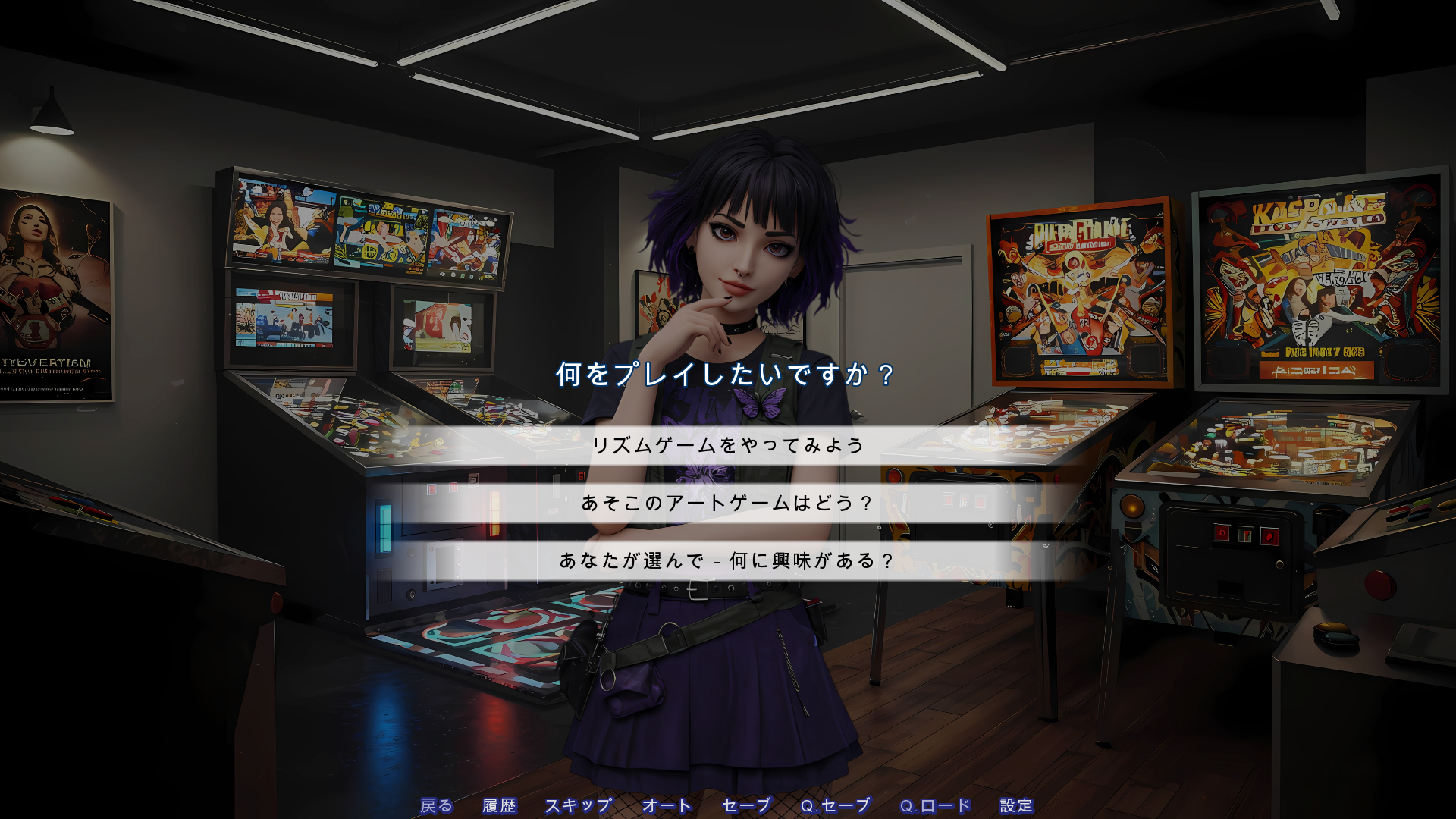Select the あそこのアートゲームはどう？ choice
The image size is (1456, 819).
[729, 501]
